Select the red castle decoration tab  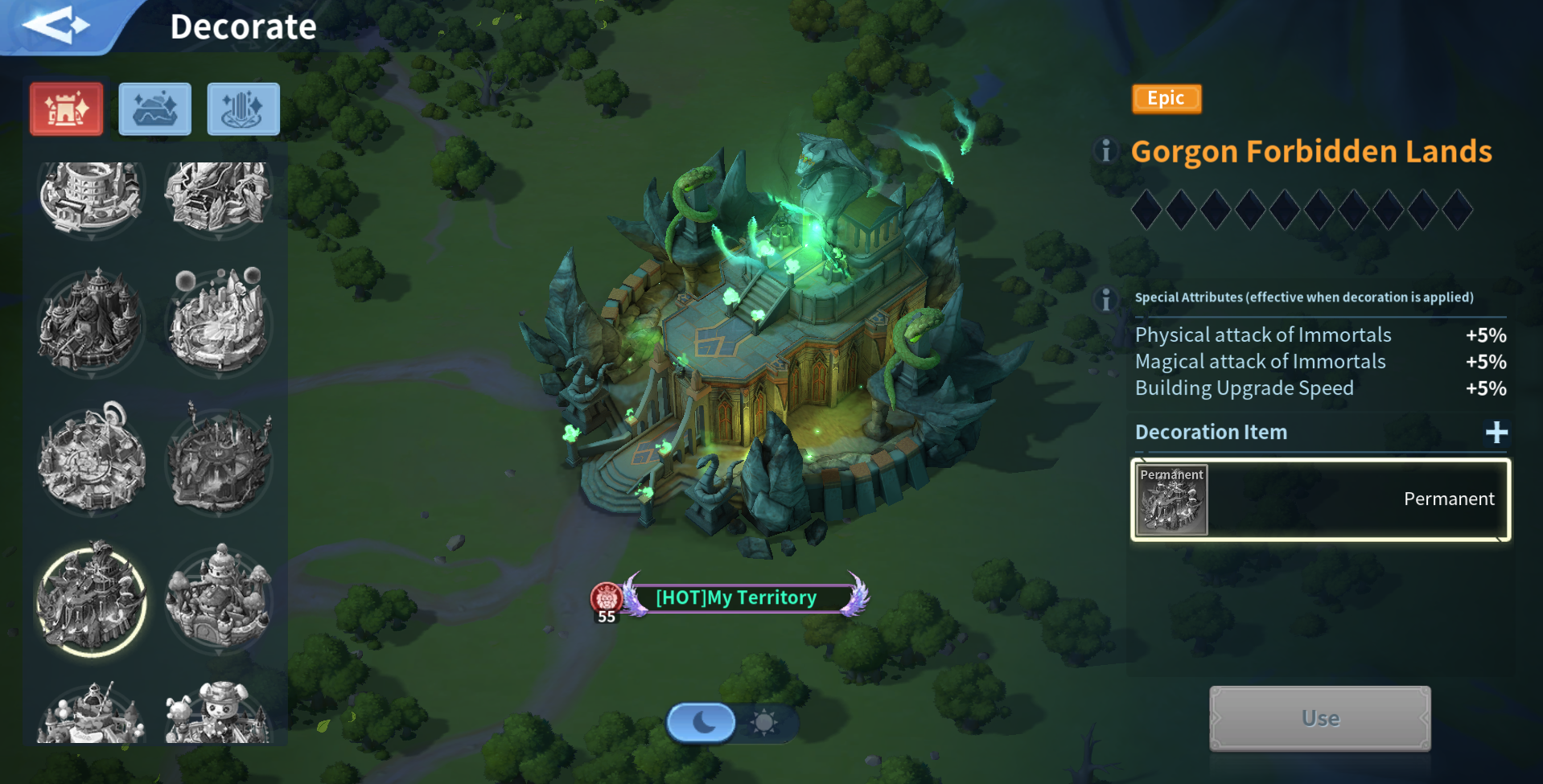[67, 109]
